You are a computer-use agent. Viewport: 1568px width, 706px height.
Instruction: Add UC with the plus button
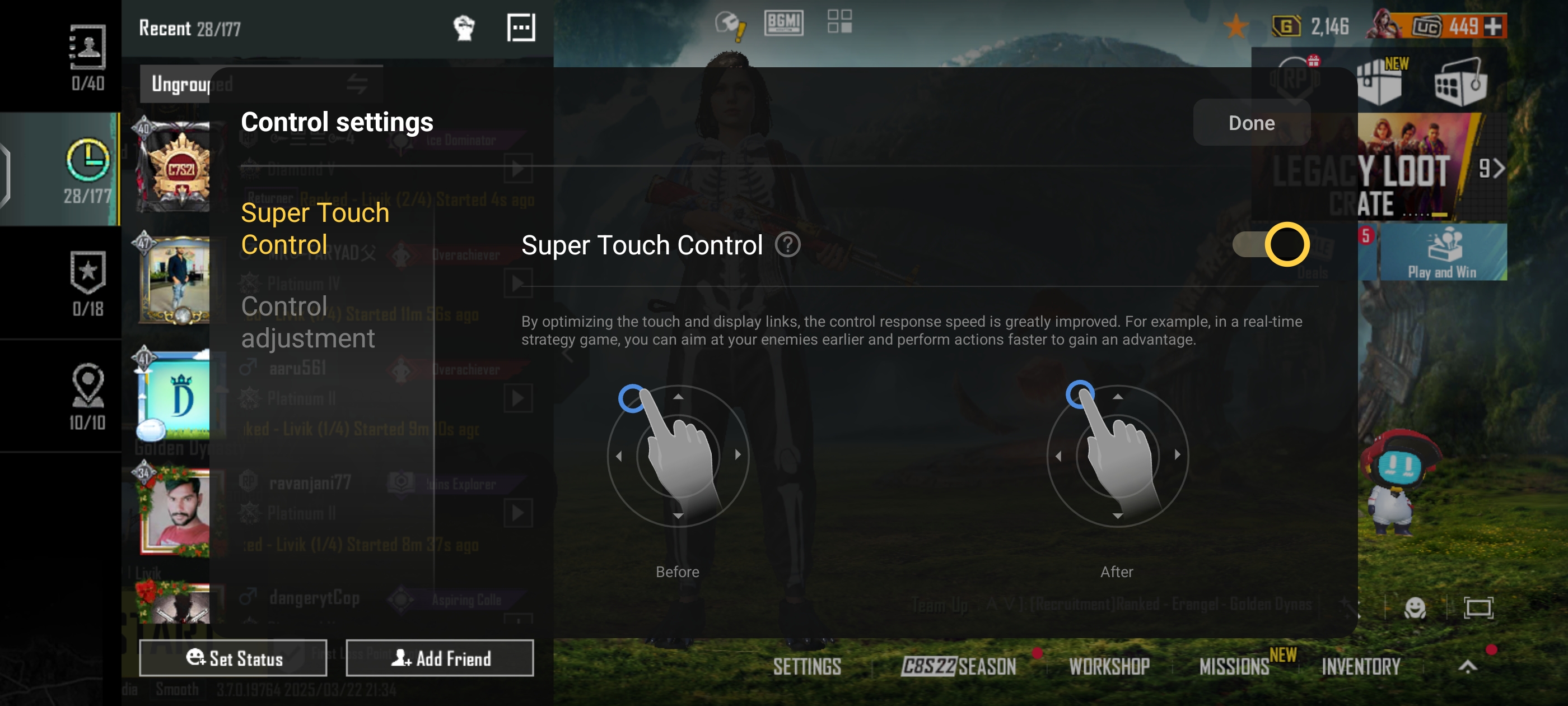point(1493,27)
